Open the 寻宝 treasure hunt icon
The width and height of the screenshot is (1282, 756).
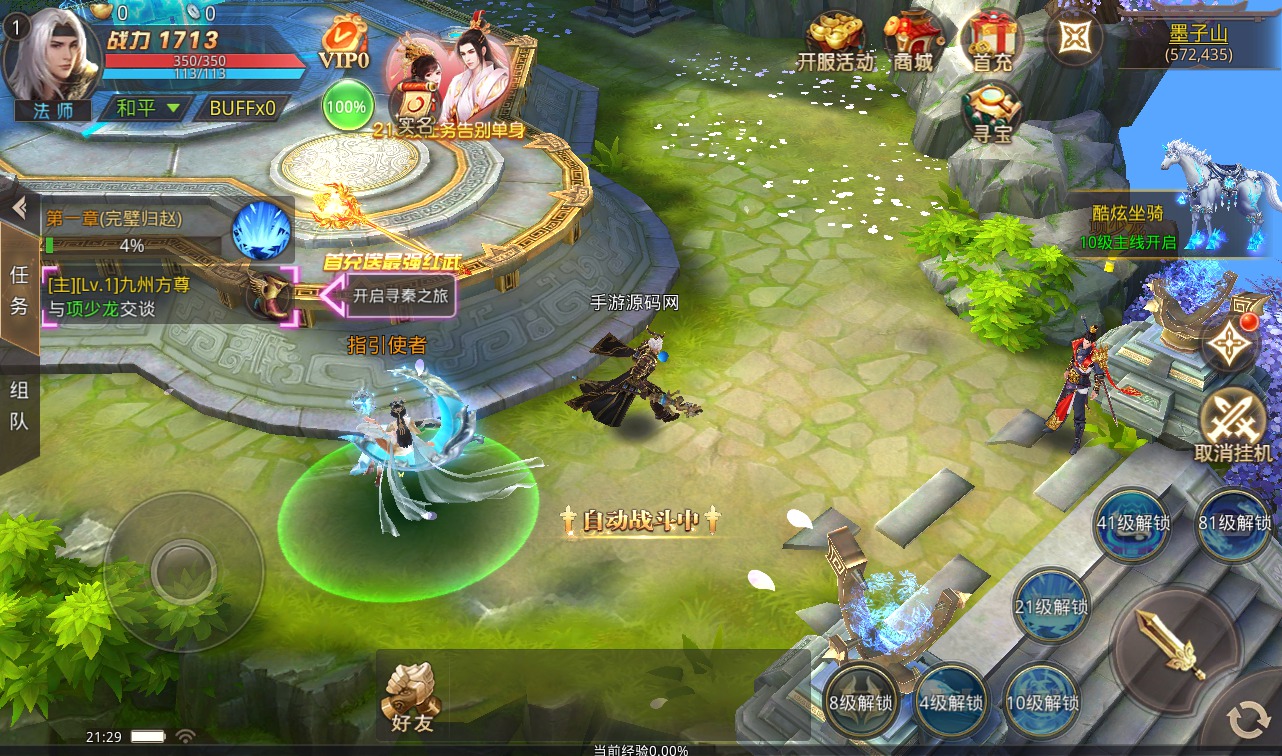(991, 112)
